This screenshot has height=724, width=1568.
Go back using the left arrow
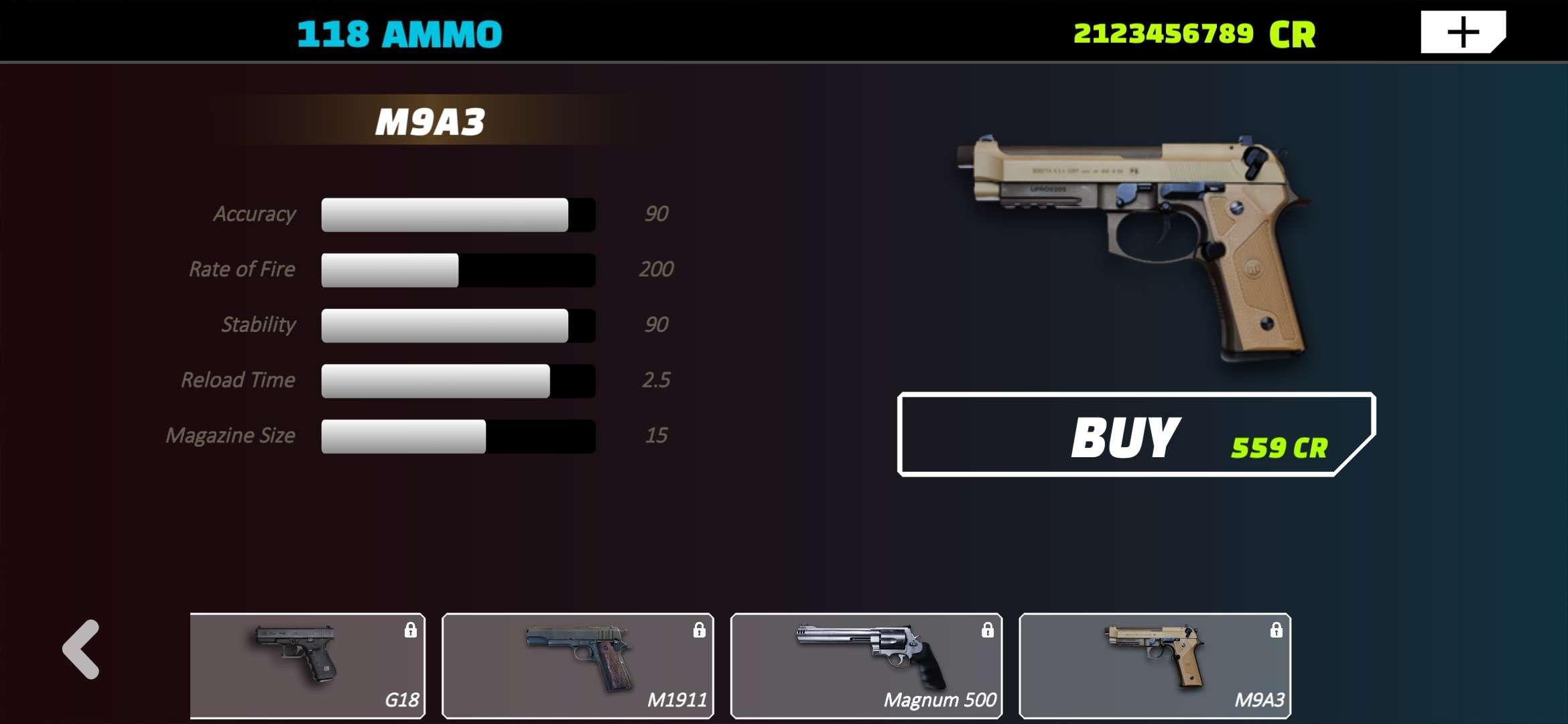pos(82,649)
